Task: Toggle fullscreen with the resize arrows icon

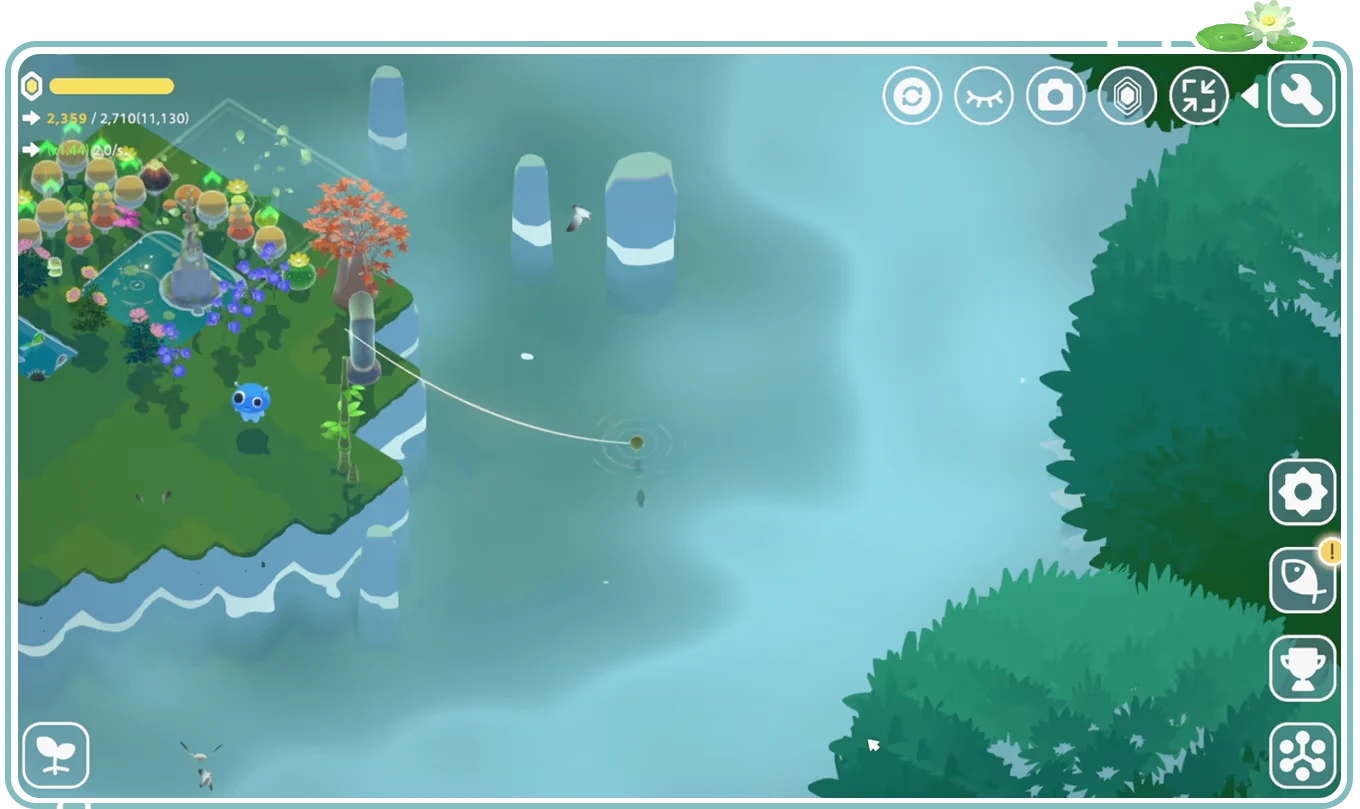Action: tap(1199, 94)
